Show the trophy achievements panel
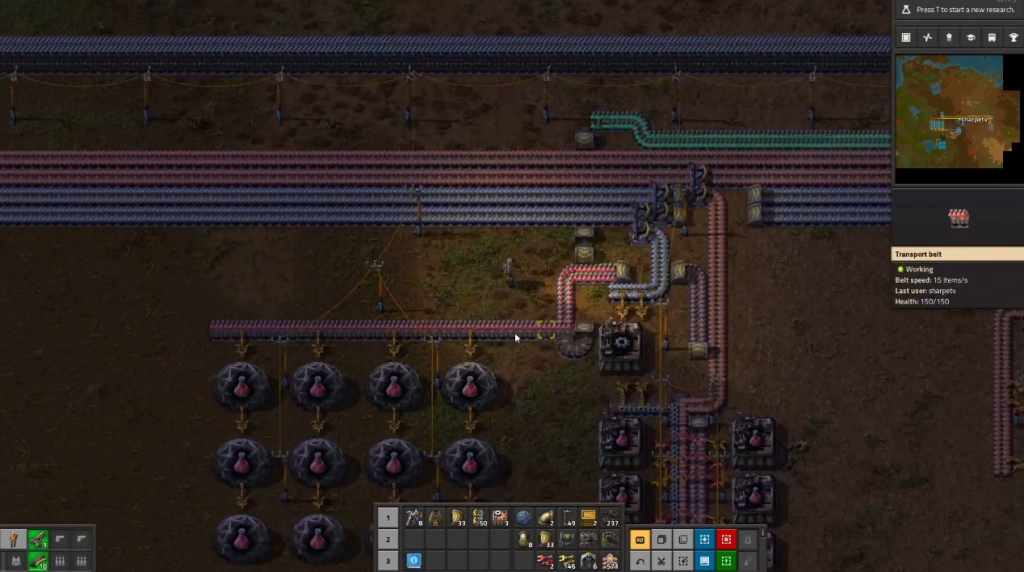Image resolution: width=1024 pixels, height=572 pixels. pos(1013,37)
